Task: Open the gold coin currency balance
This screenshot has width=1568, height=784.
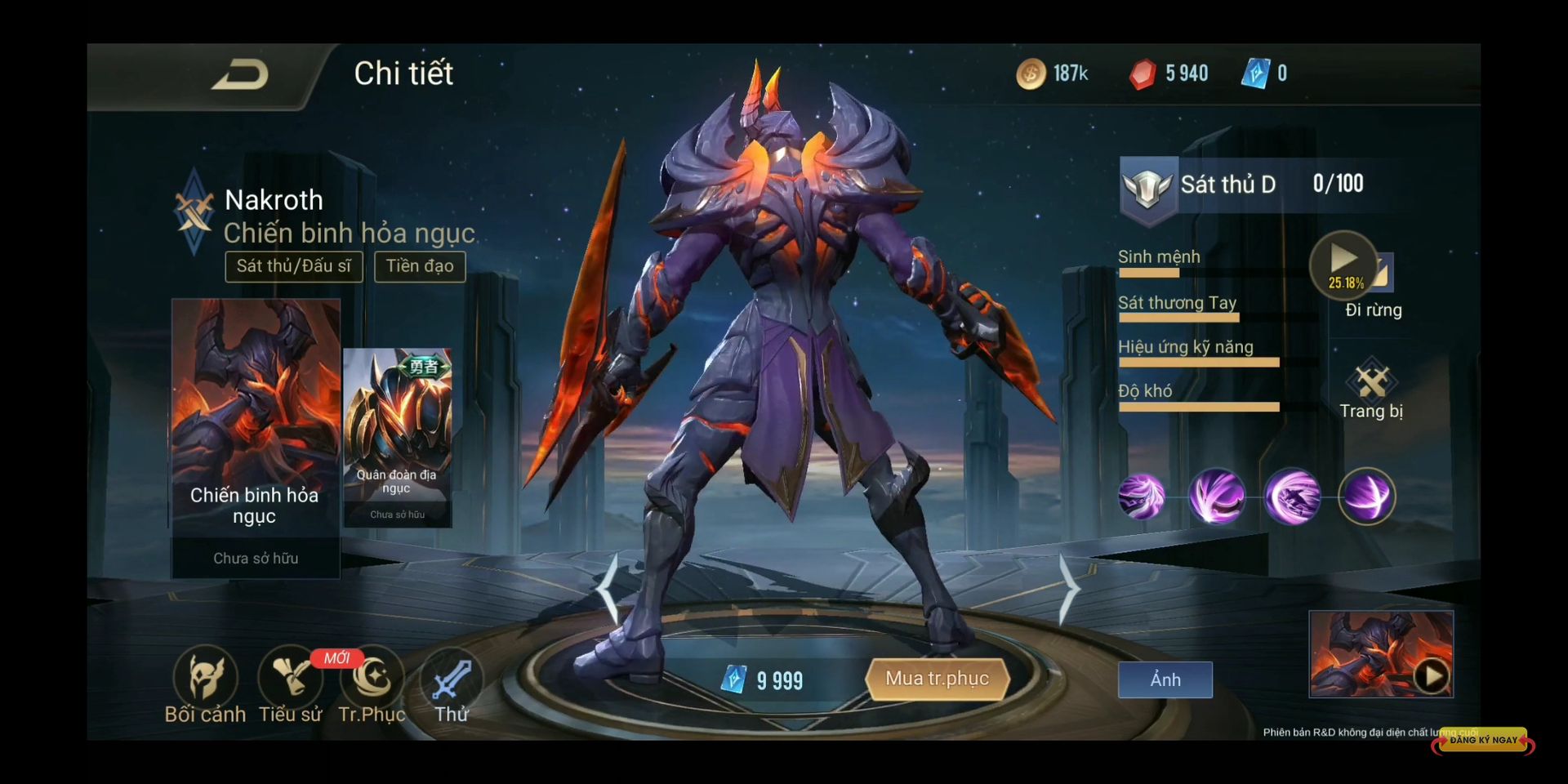Action: (1053, 73)
